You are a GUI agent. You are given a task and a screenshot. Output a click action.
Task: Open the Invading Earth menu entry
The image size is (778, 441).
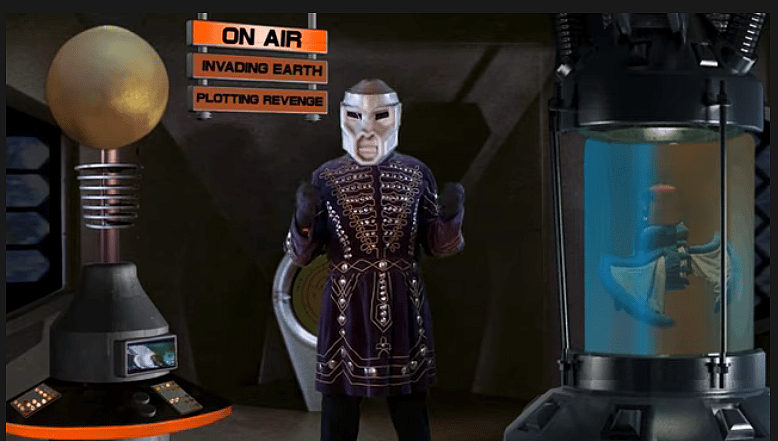[258, 69]
